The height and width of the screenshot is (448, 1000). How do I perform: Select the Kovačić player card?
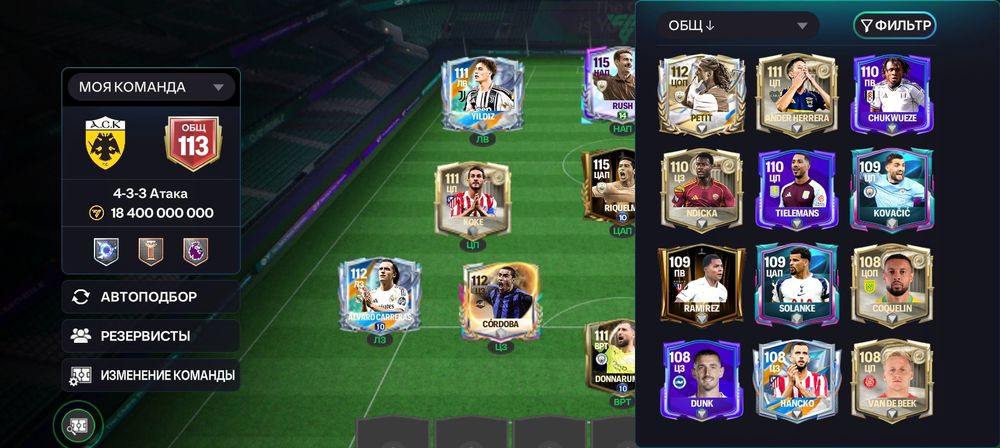[892, 190]
